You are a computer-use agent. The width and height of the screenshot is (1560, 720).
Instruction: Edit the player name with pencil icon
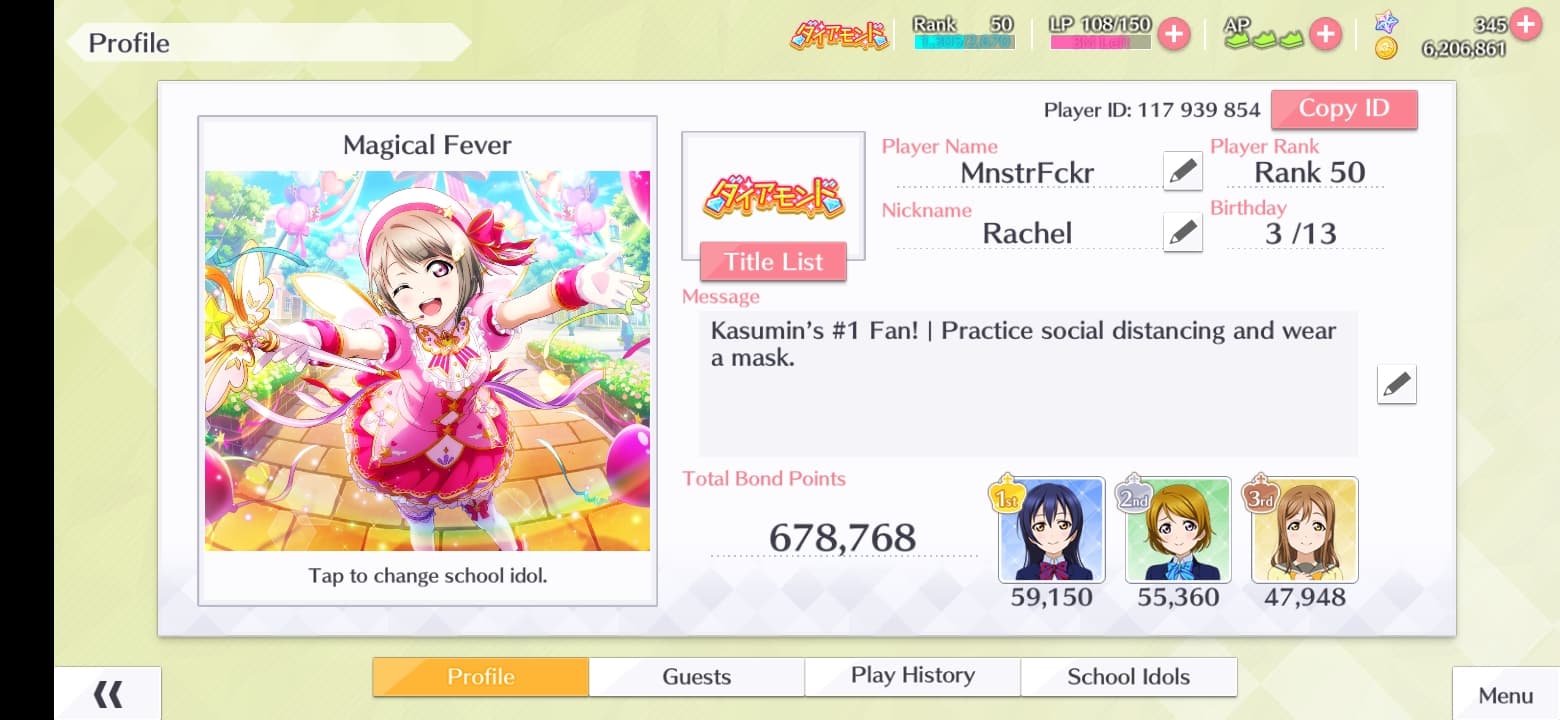1182,171
